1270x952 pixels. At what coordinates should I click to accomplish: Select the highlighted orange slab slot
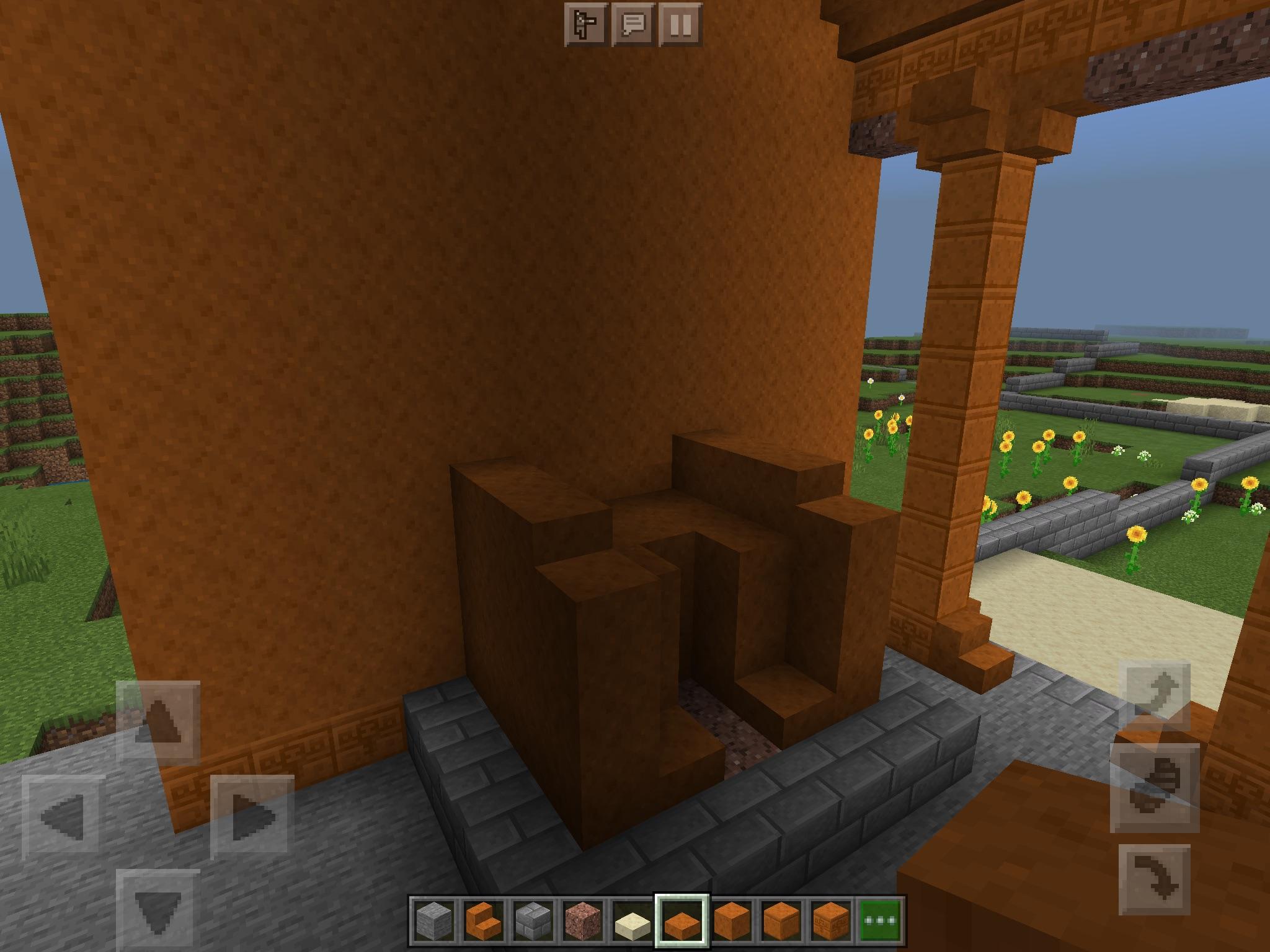(x=682, y=920)
